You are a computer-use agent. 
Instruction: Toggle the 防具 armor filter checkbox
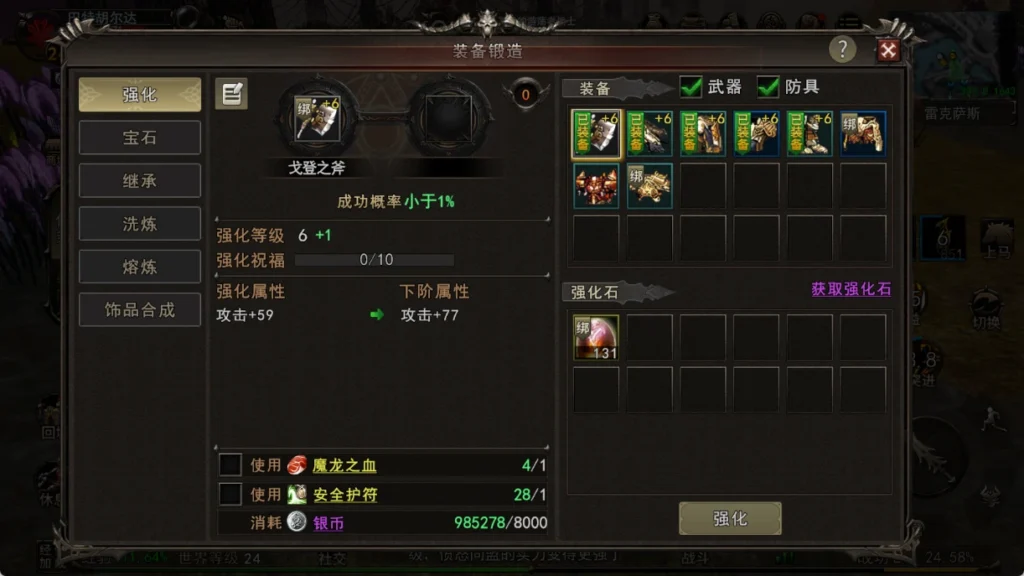(x=769, y=87)
